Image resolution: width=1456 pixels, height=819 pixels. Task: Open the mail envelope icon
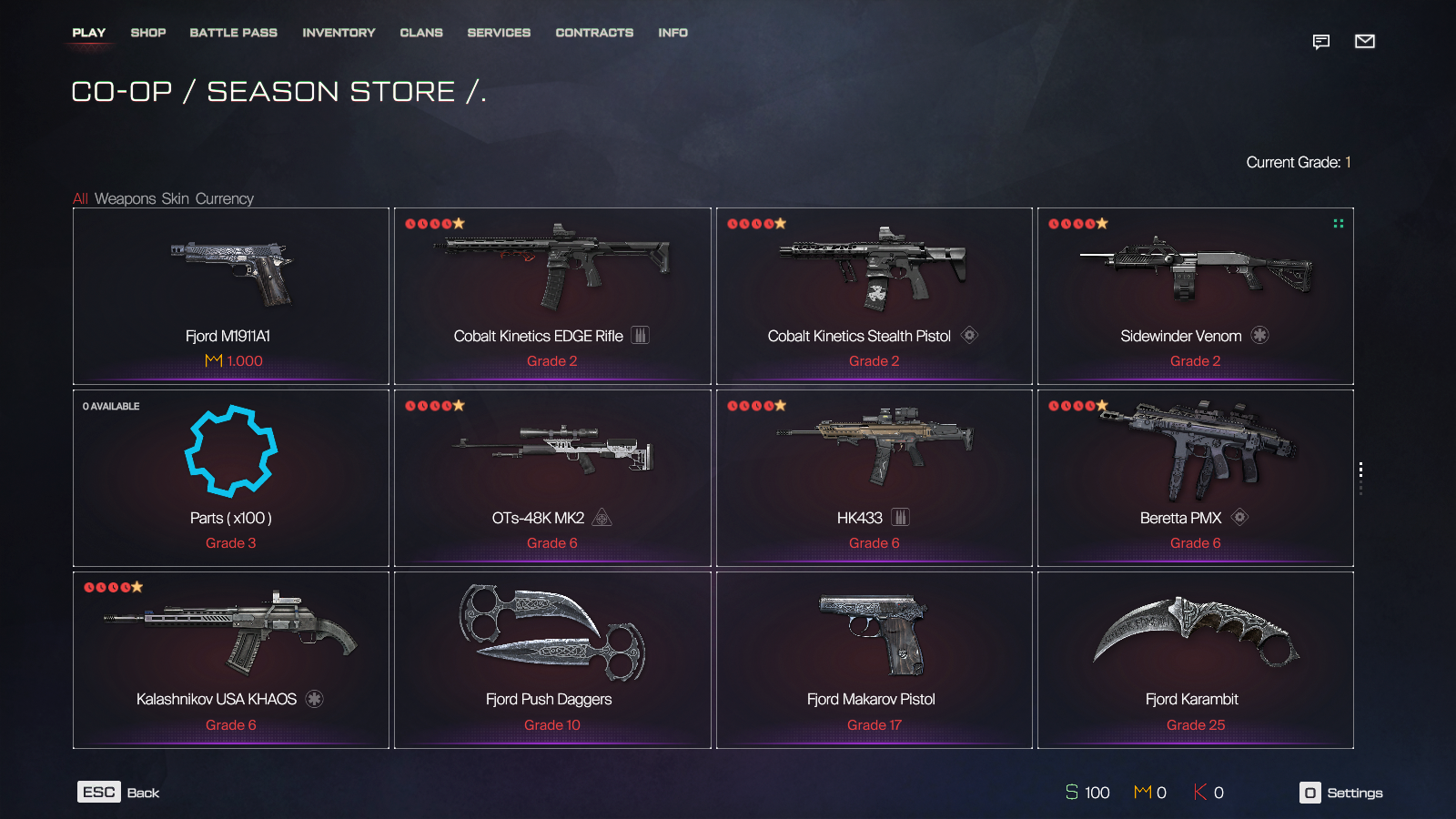[1364, 41]
